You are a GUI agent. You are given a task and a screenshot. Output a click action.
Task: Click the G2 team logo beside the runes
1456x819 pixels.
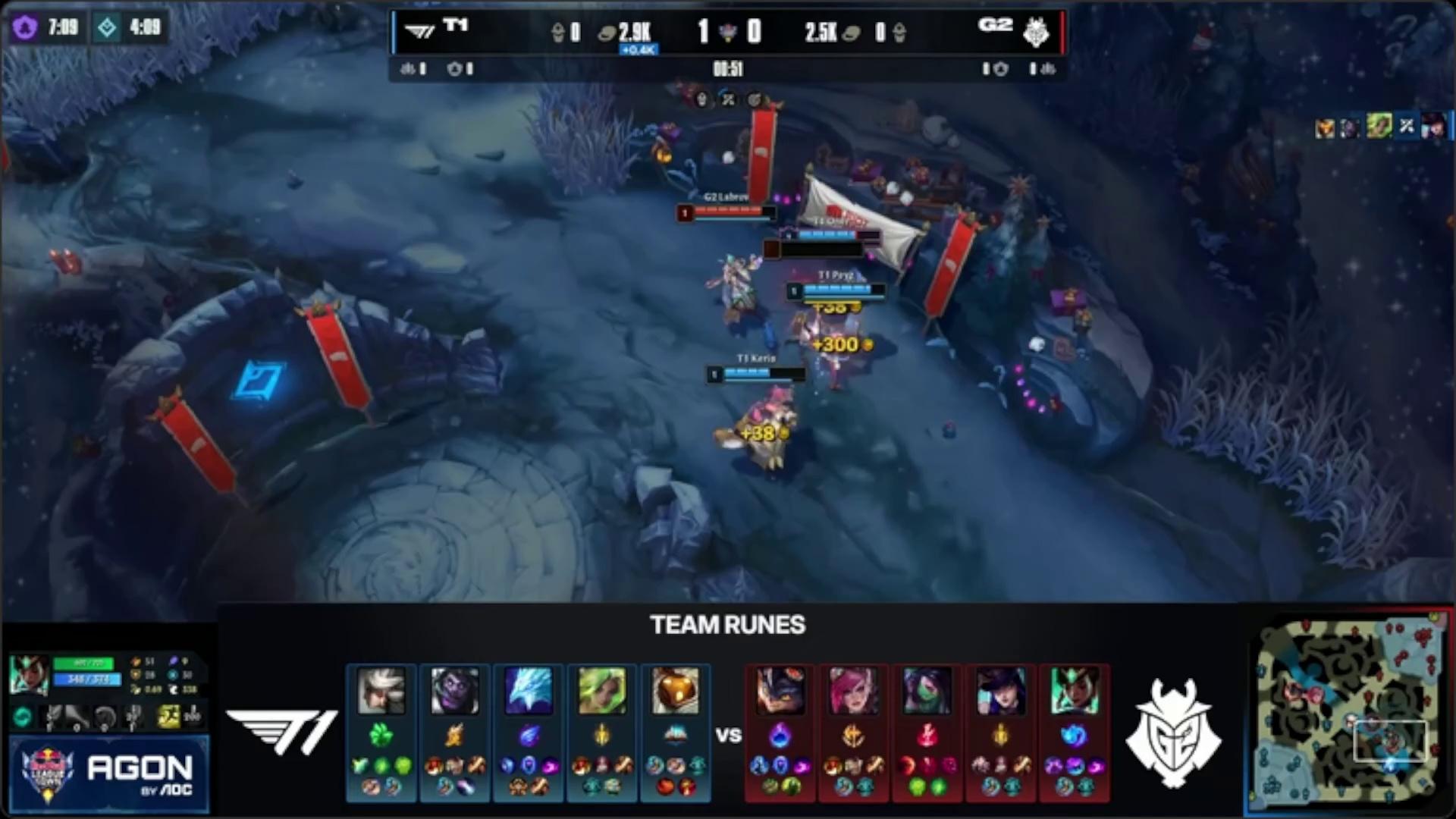1173,732
